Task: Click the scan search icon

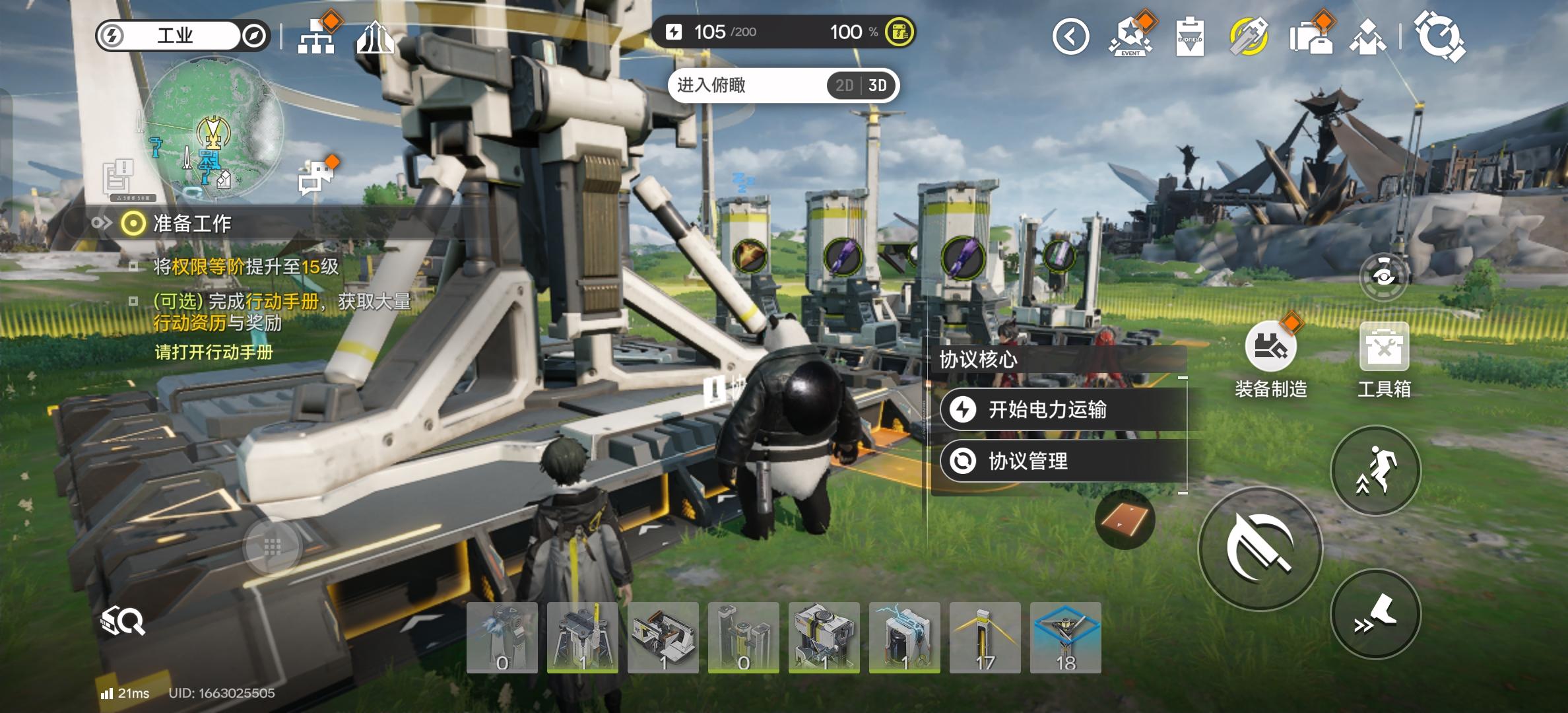Action: coord(123,621)
